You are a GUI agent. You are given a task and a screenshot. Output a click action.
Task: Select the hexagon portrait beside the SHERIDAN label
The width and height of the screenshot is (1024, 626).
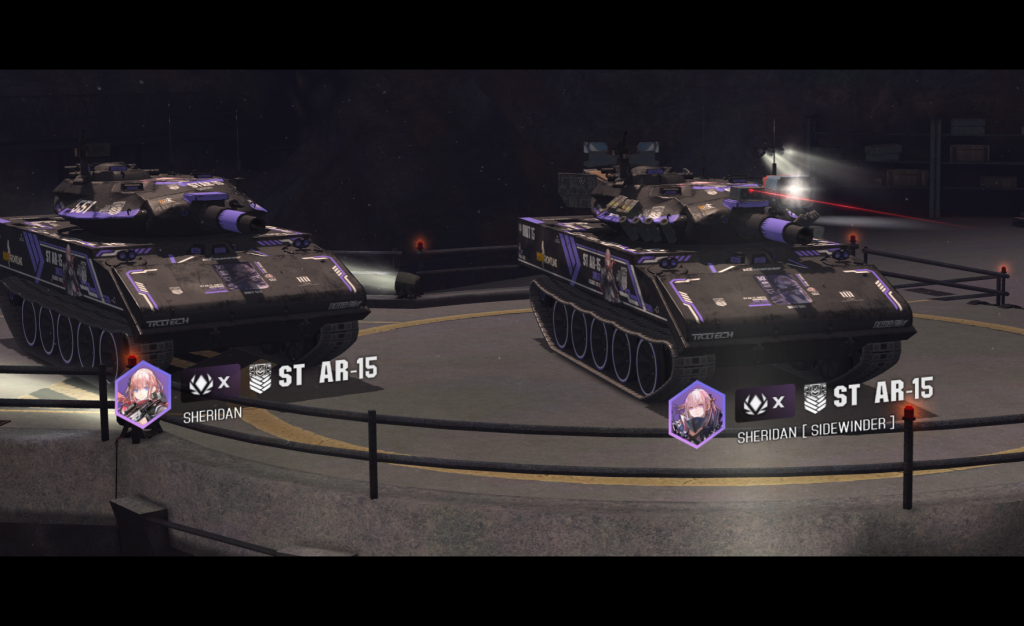click(x=143, y=394)
